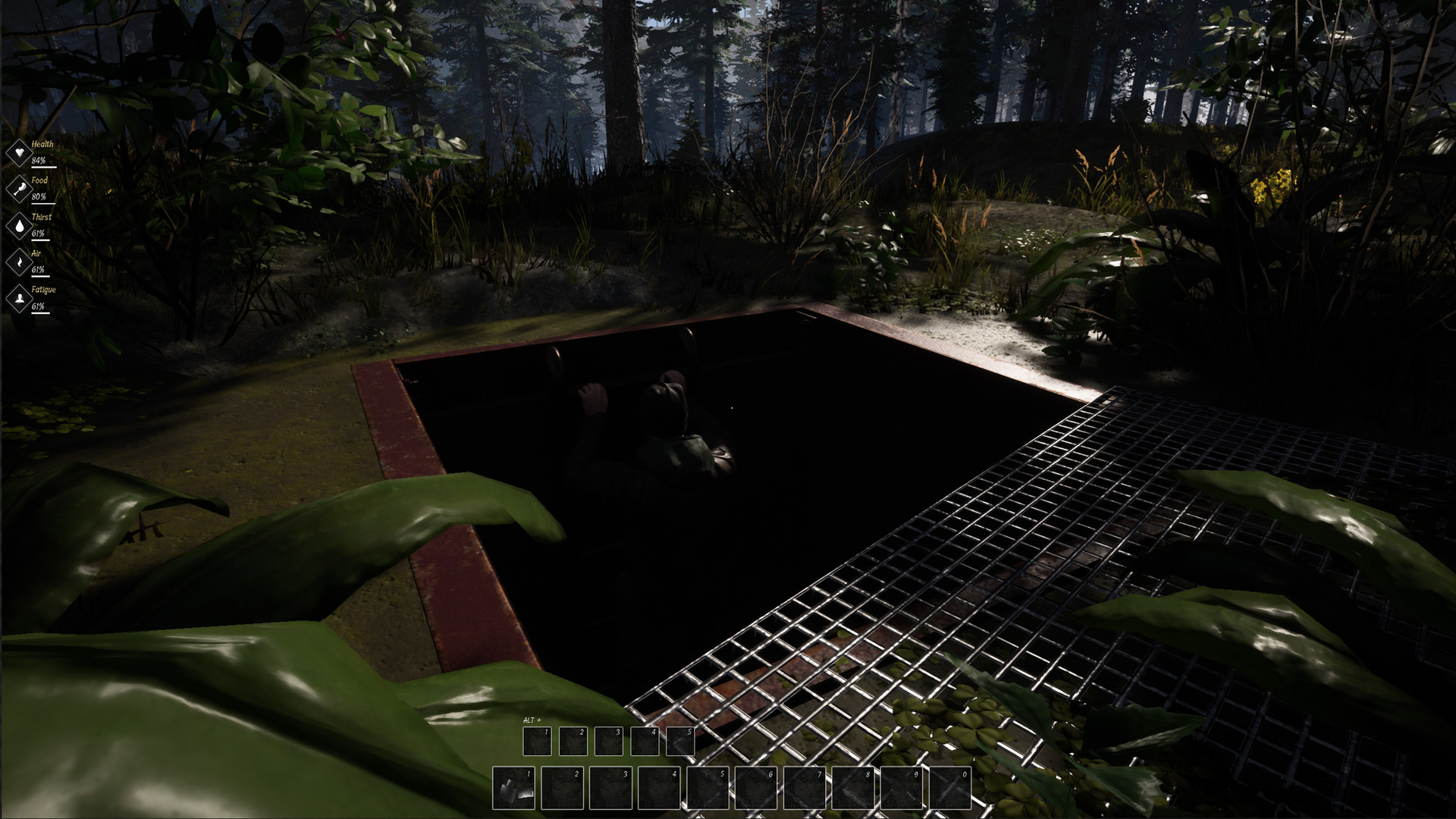Choose slot 5 in the ALT hotbar row
This screenshot has width=1456, height=819.
[x=680, y=741]
